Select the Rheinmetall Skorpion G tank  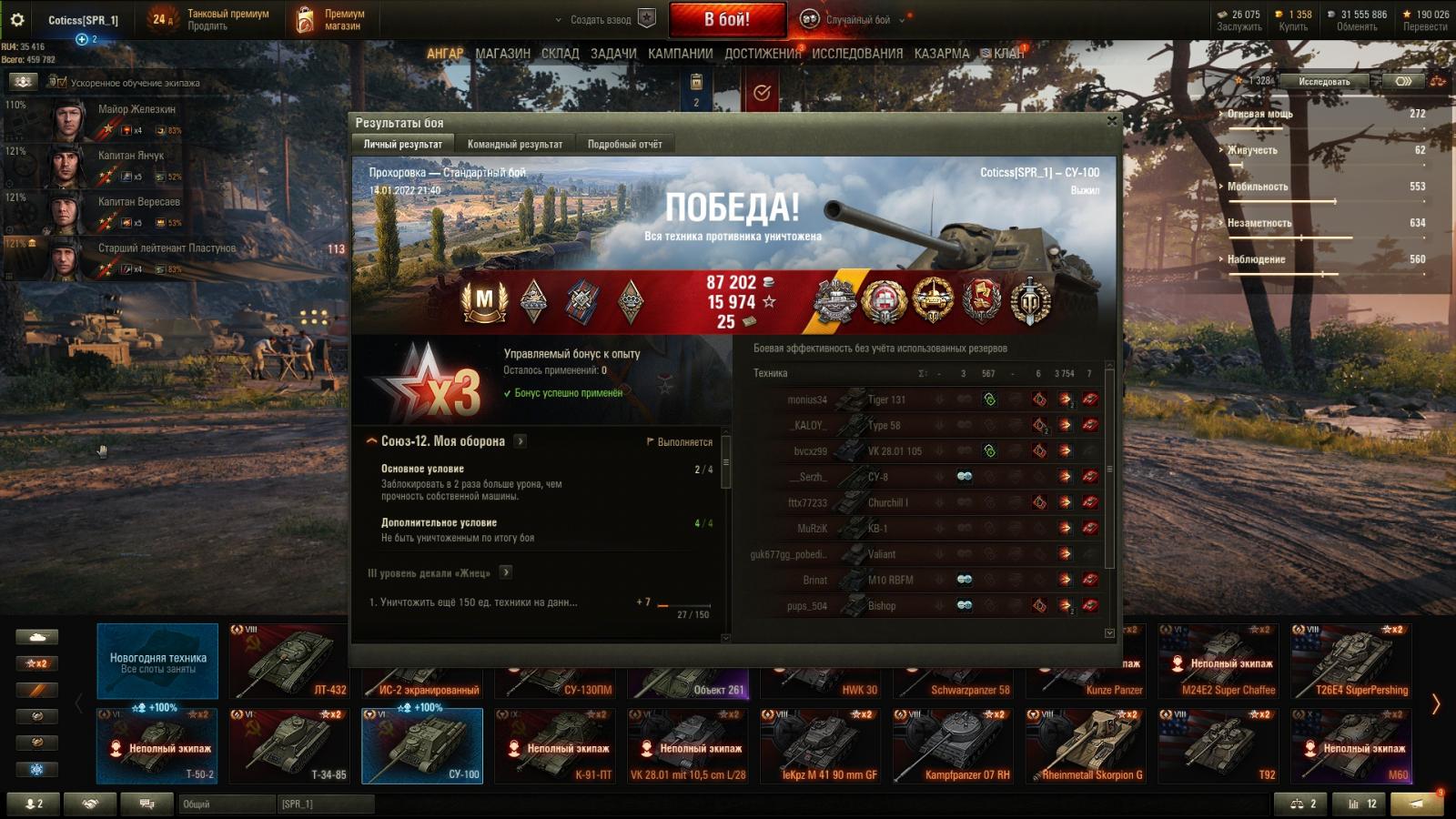pyautogui.click(x=1086, y=746)
